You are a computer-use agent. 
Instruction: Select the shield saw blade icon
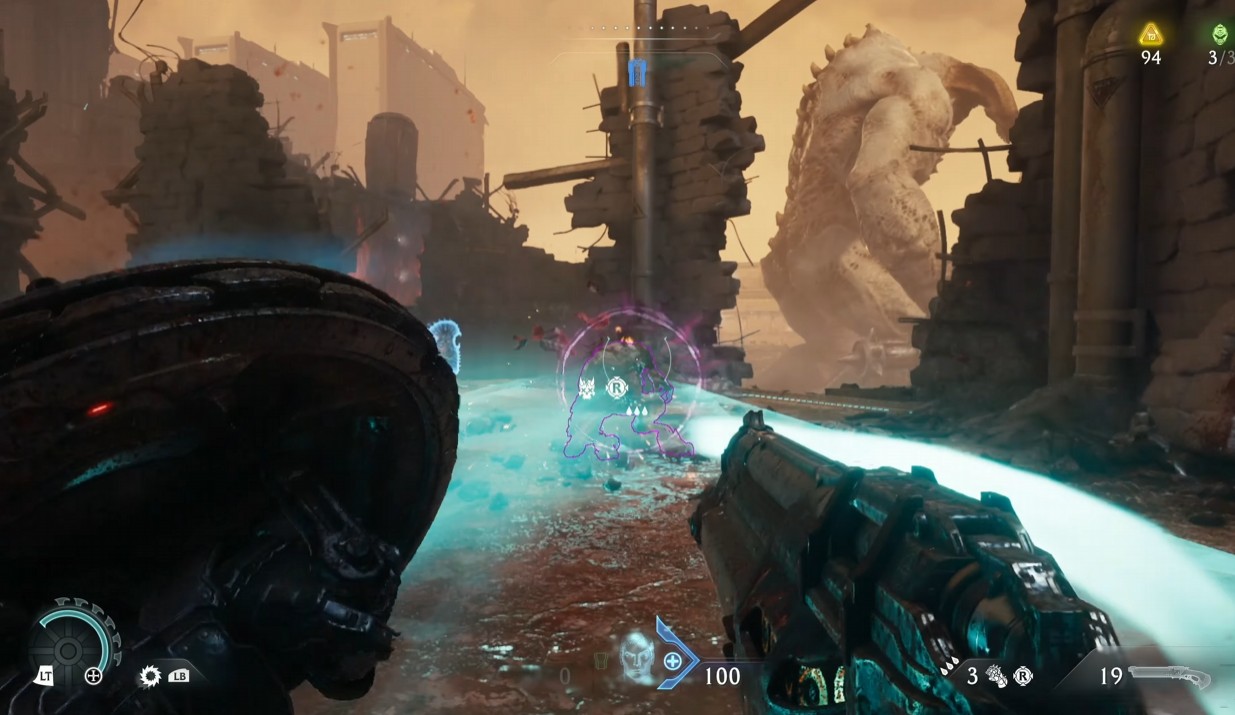point(150,677)
